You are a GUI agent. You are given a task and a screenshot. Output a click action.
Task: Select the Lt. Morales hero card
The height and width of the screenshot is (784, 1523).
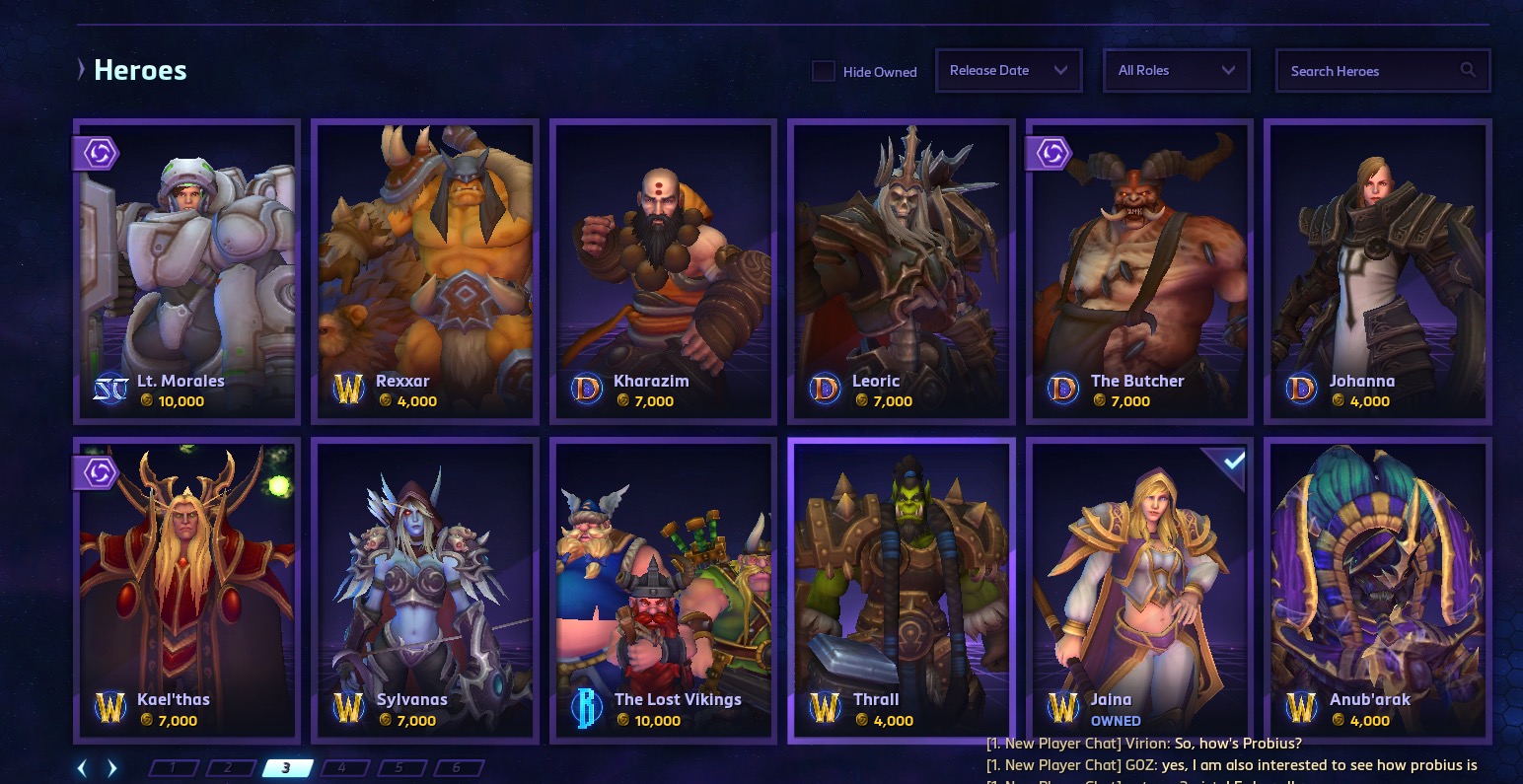pyautogui.click(x=186, y=271)
